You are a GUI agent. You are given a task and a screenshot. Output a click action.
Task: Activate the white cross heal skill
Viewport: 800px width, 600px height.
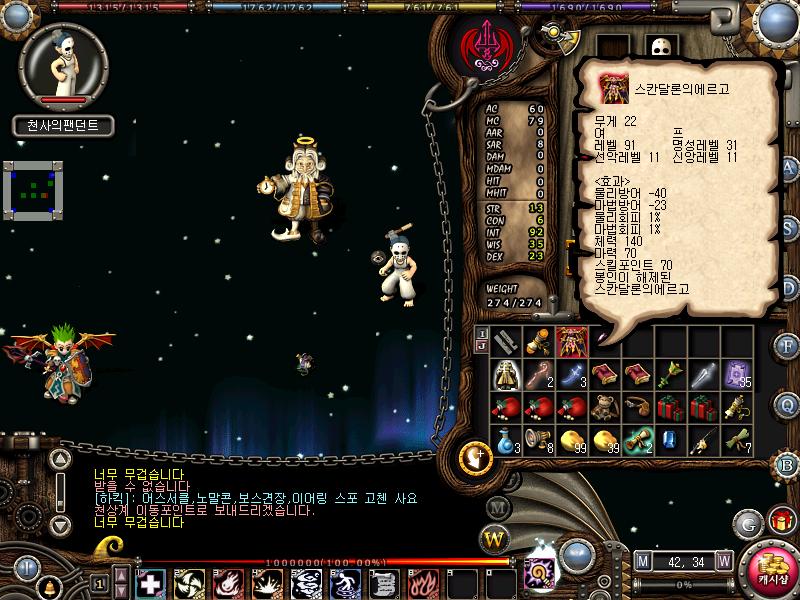click(x=149, y=582)
